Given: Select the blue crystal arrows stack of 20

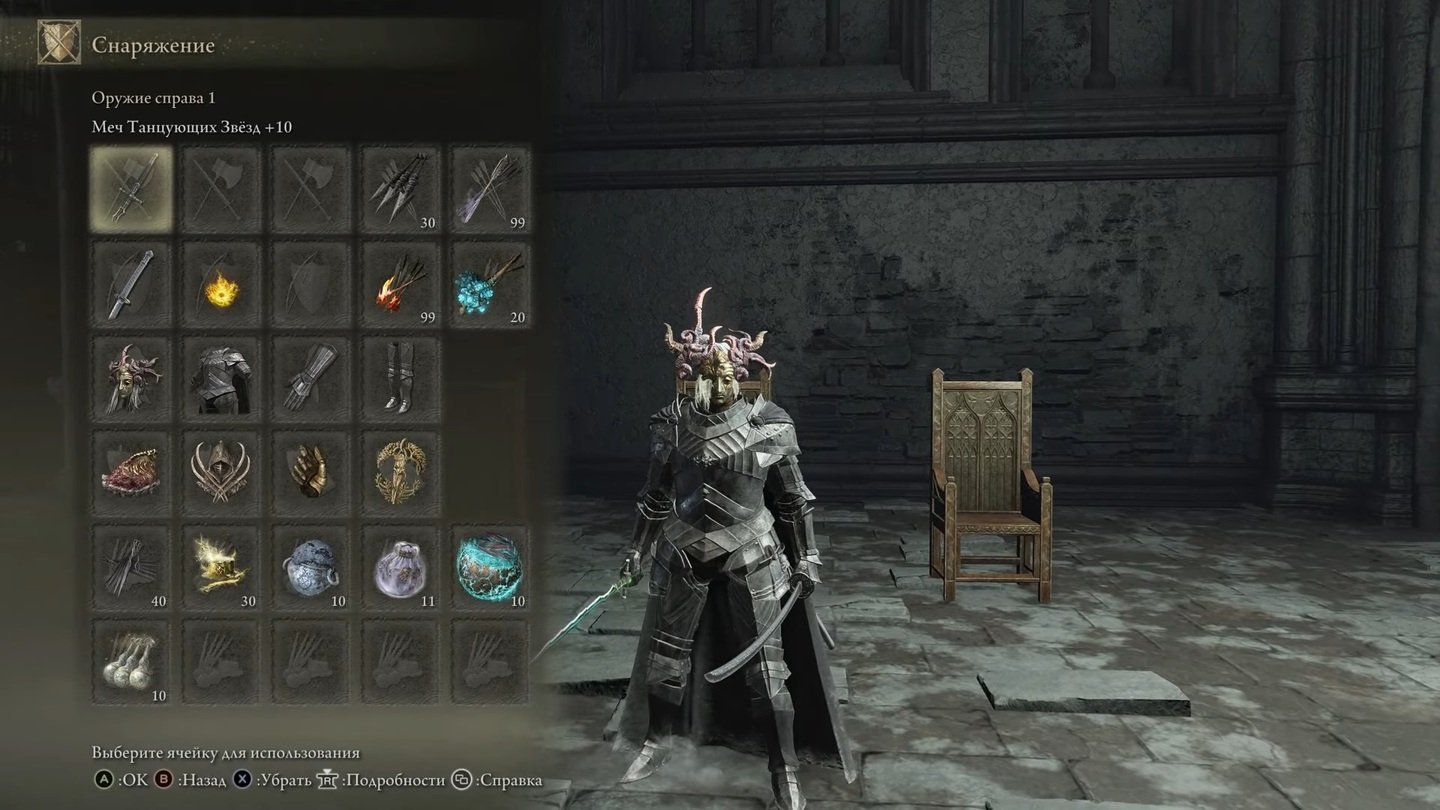Looking at the screenshot, I should (490, 283).
